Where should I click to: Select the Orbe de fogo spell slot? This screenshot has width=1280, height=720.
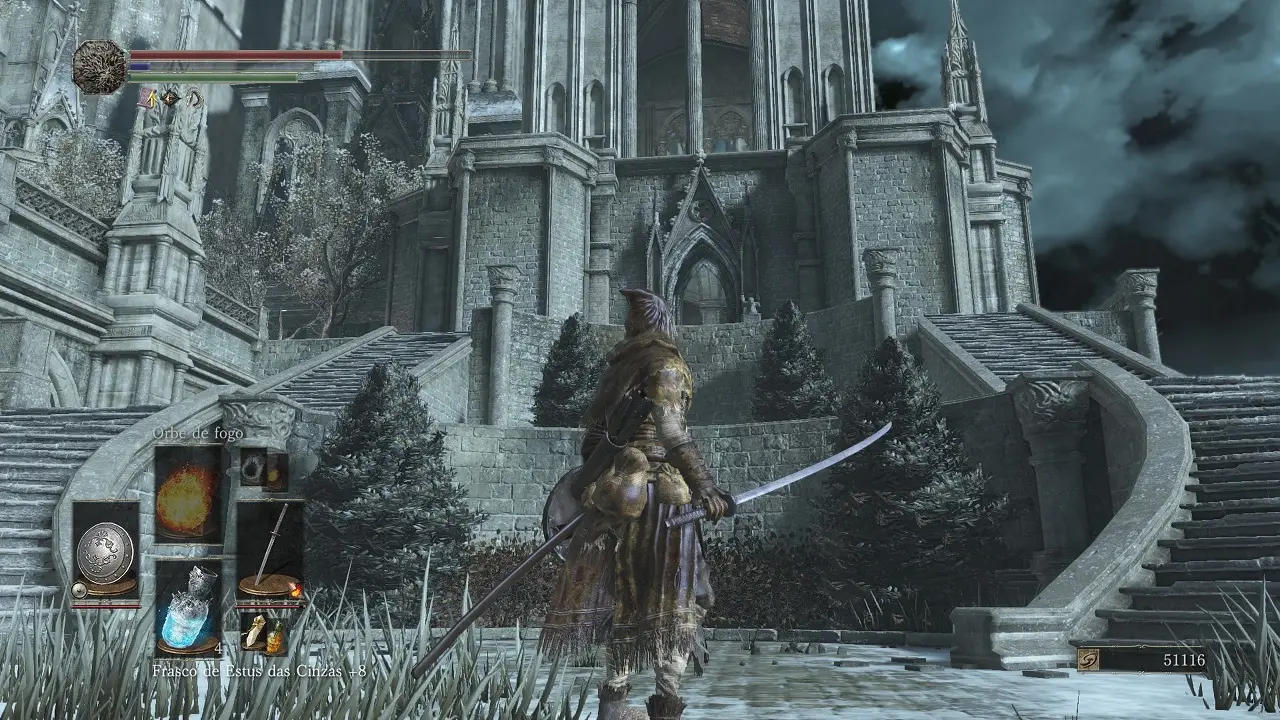[x=188, y=494]
